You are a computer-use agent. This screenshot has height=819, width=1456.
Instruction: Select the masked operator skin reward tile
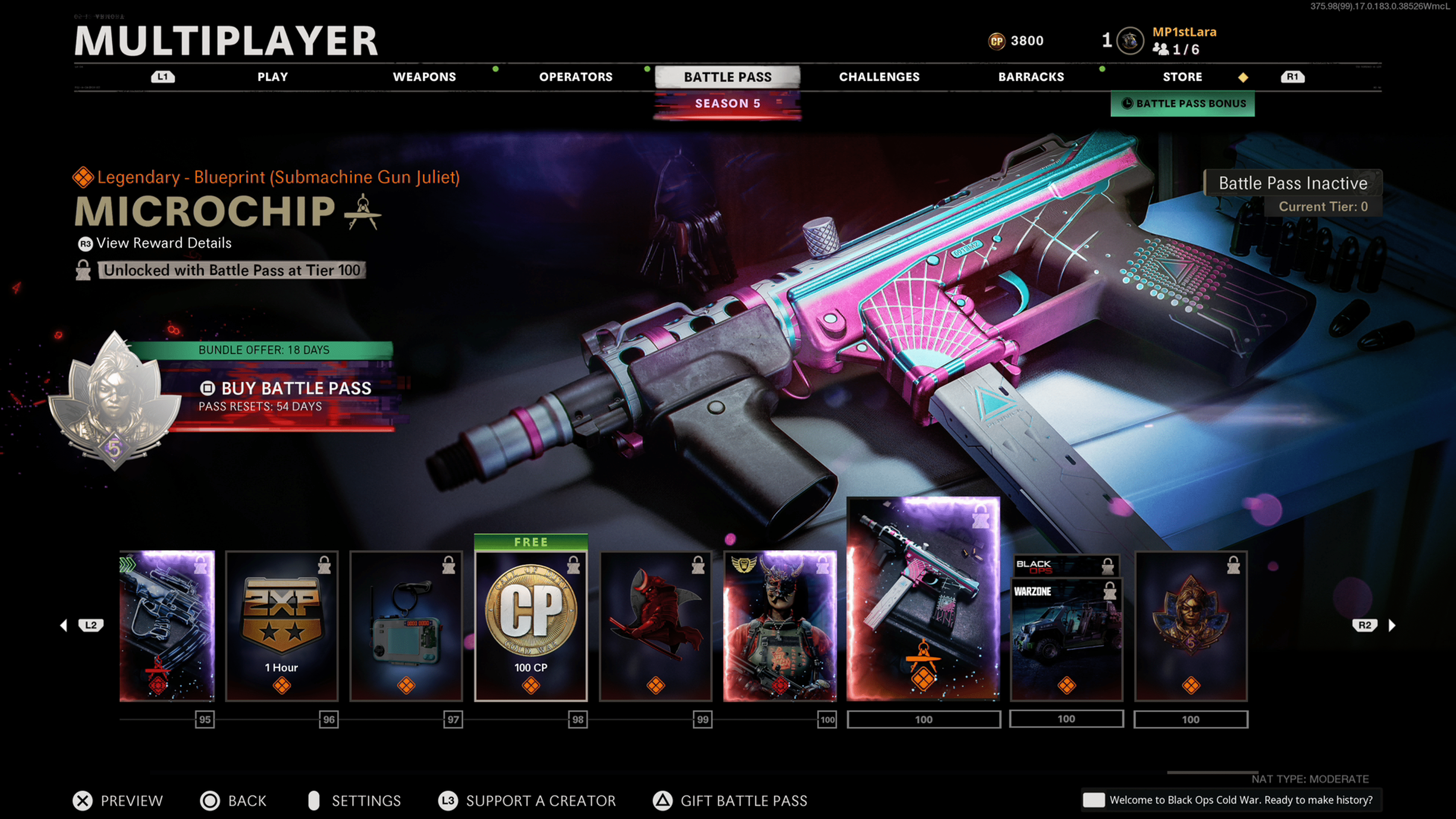click(780, 626)
